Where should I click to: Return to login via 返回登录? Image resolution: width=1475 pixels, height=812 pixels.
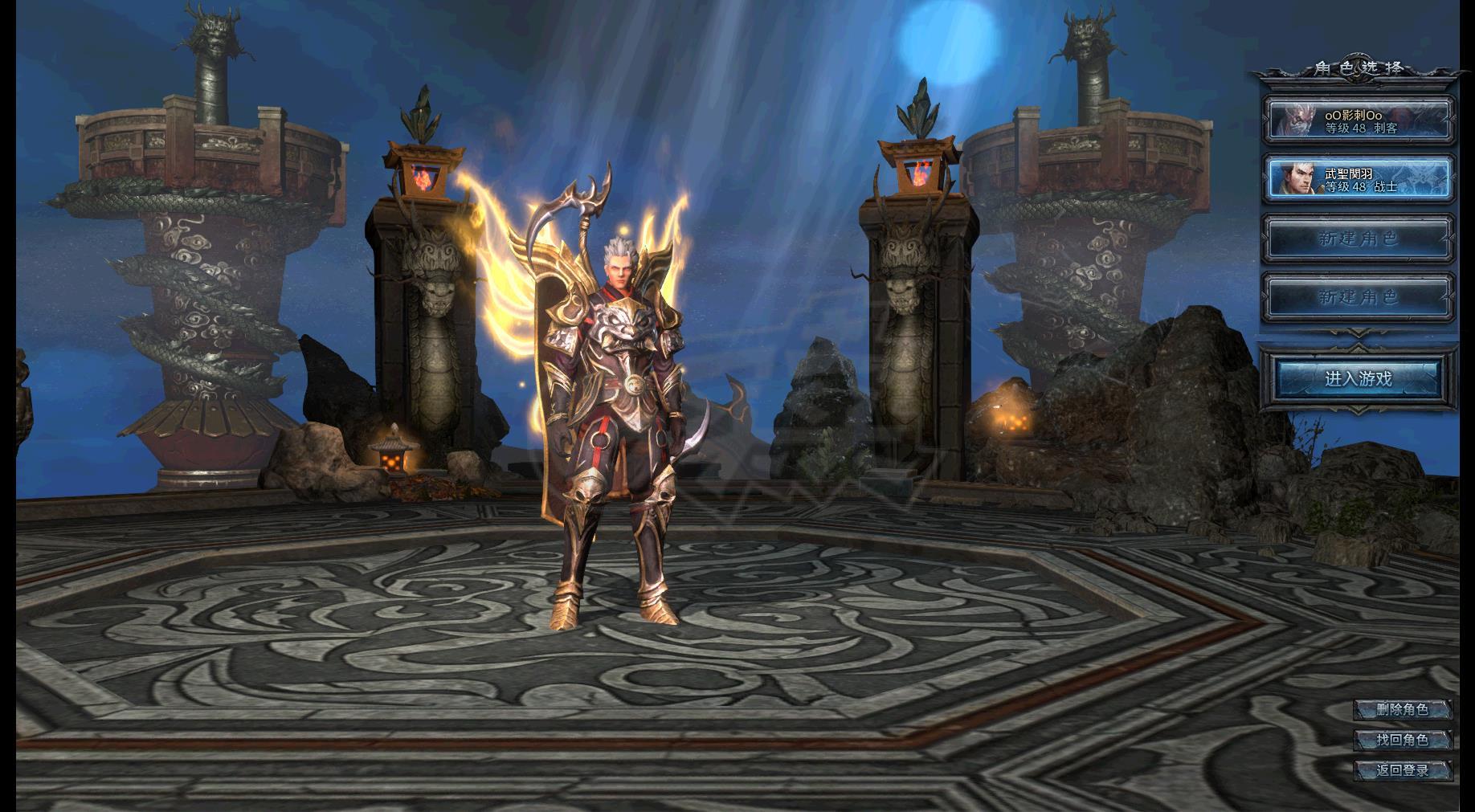(x=1402, y=770)
